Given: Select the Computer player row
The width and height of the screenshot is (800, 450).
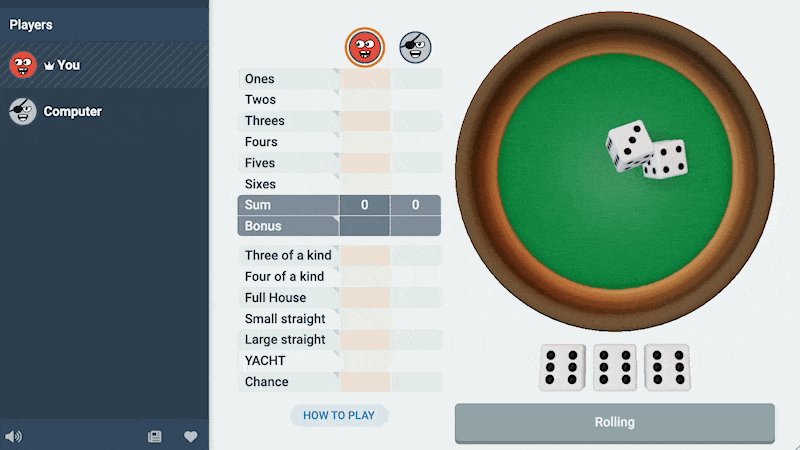Looking at the screenshot, I should click(104, 112).
